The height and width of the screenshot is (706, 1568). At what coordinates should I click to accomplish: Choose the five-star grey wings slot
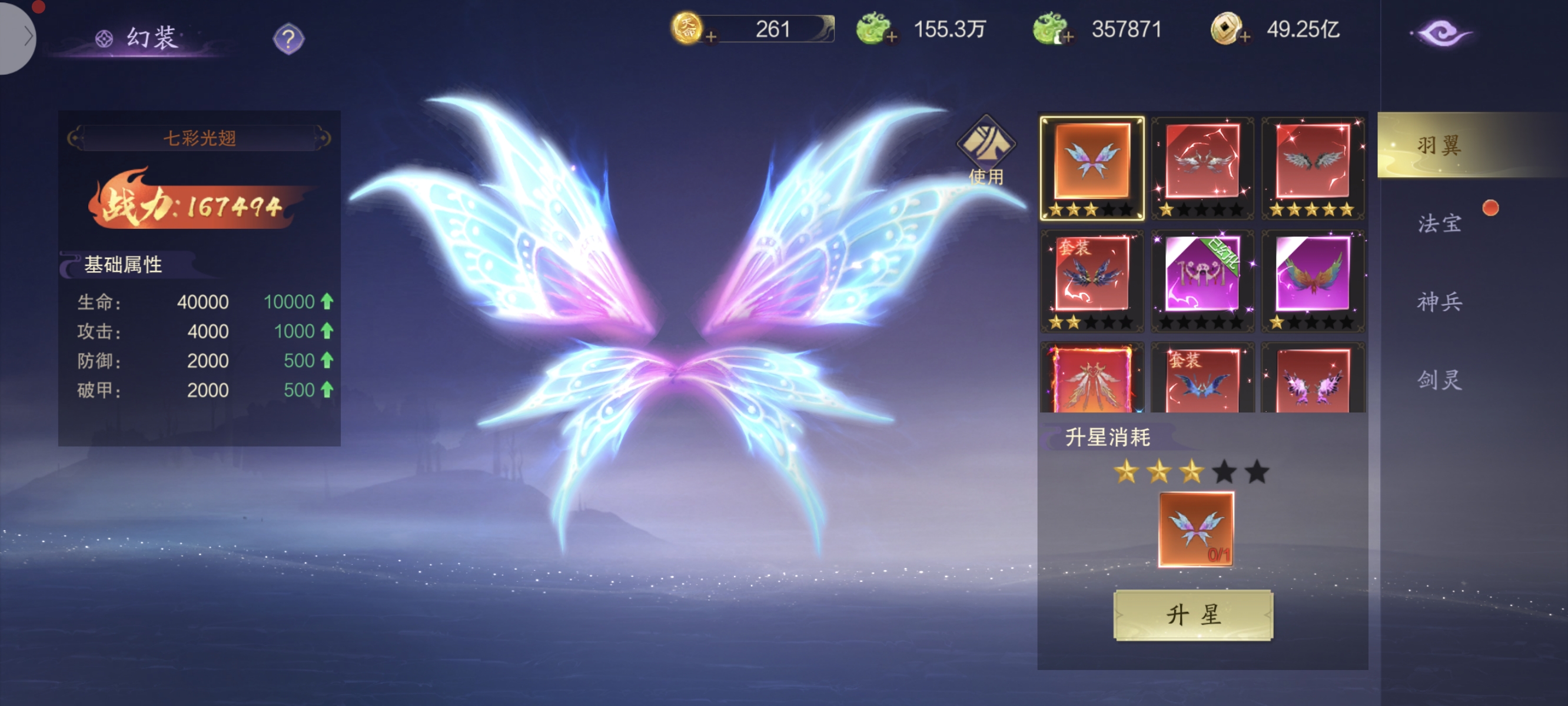click(1313, 167)
